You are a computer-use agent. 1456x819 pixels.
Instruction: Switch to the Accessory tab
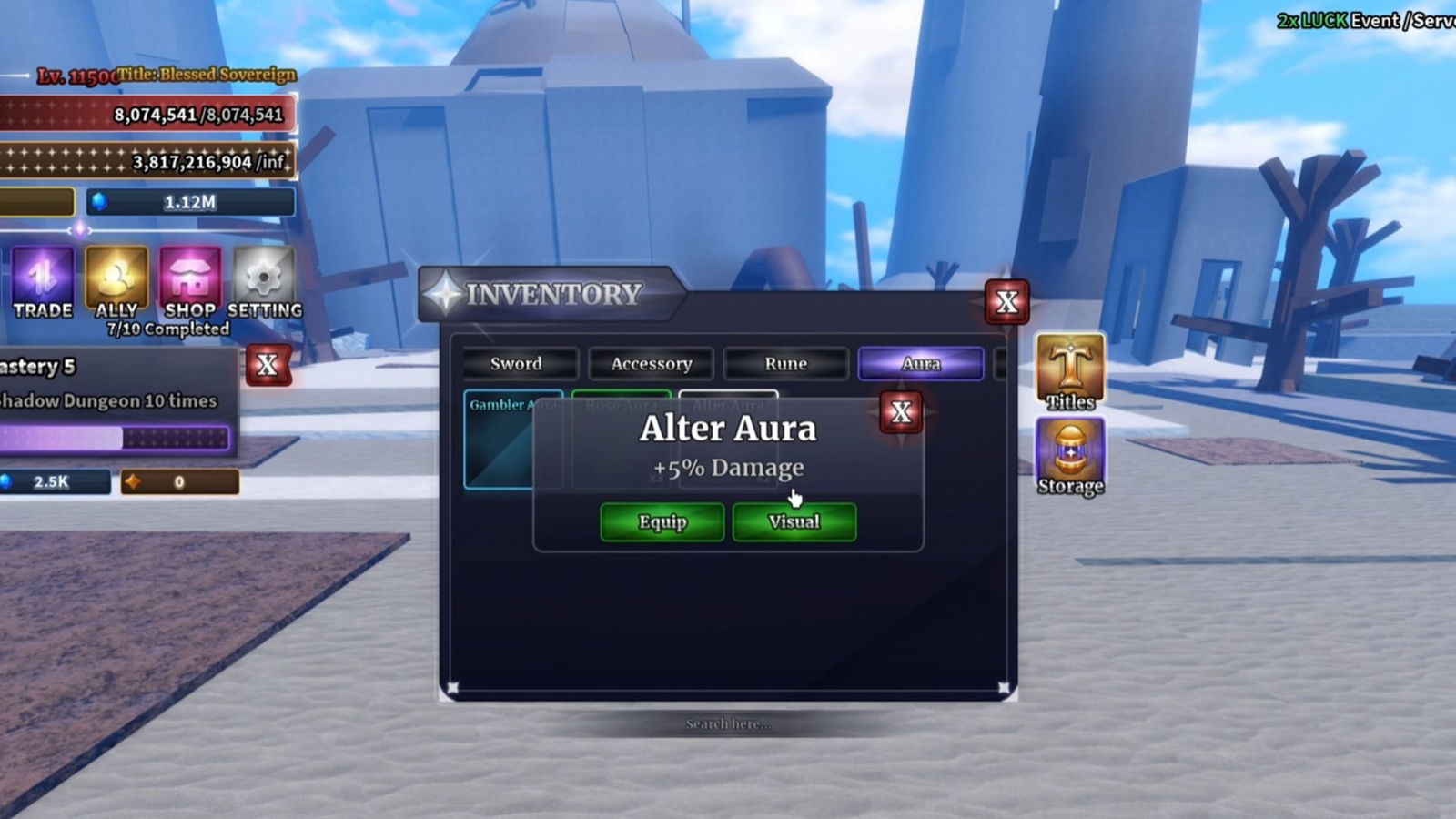click(651, 364)
